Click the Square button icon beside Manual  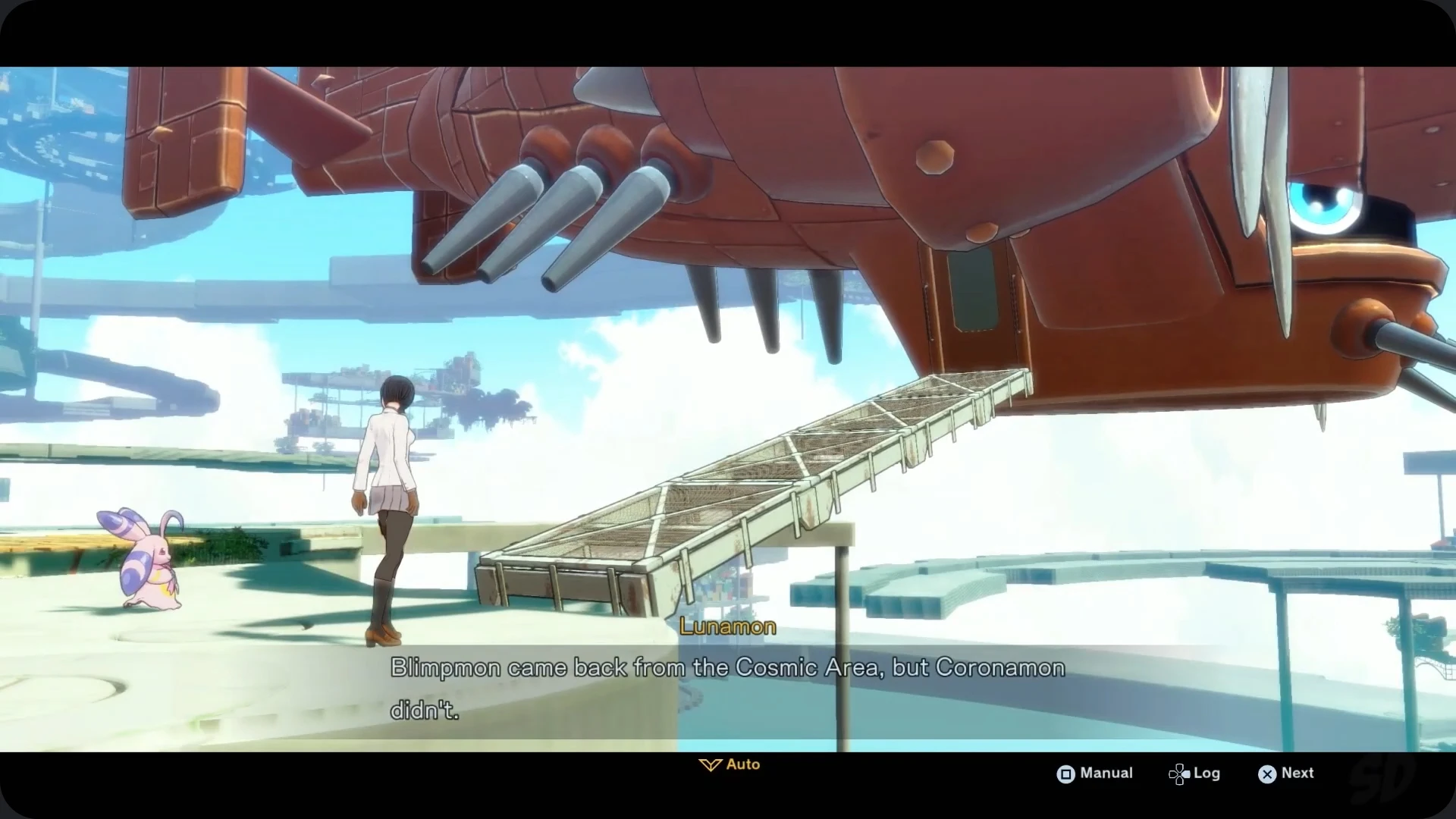[x=1065, y=773]
